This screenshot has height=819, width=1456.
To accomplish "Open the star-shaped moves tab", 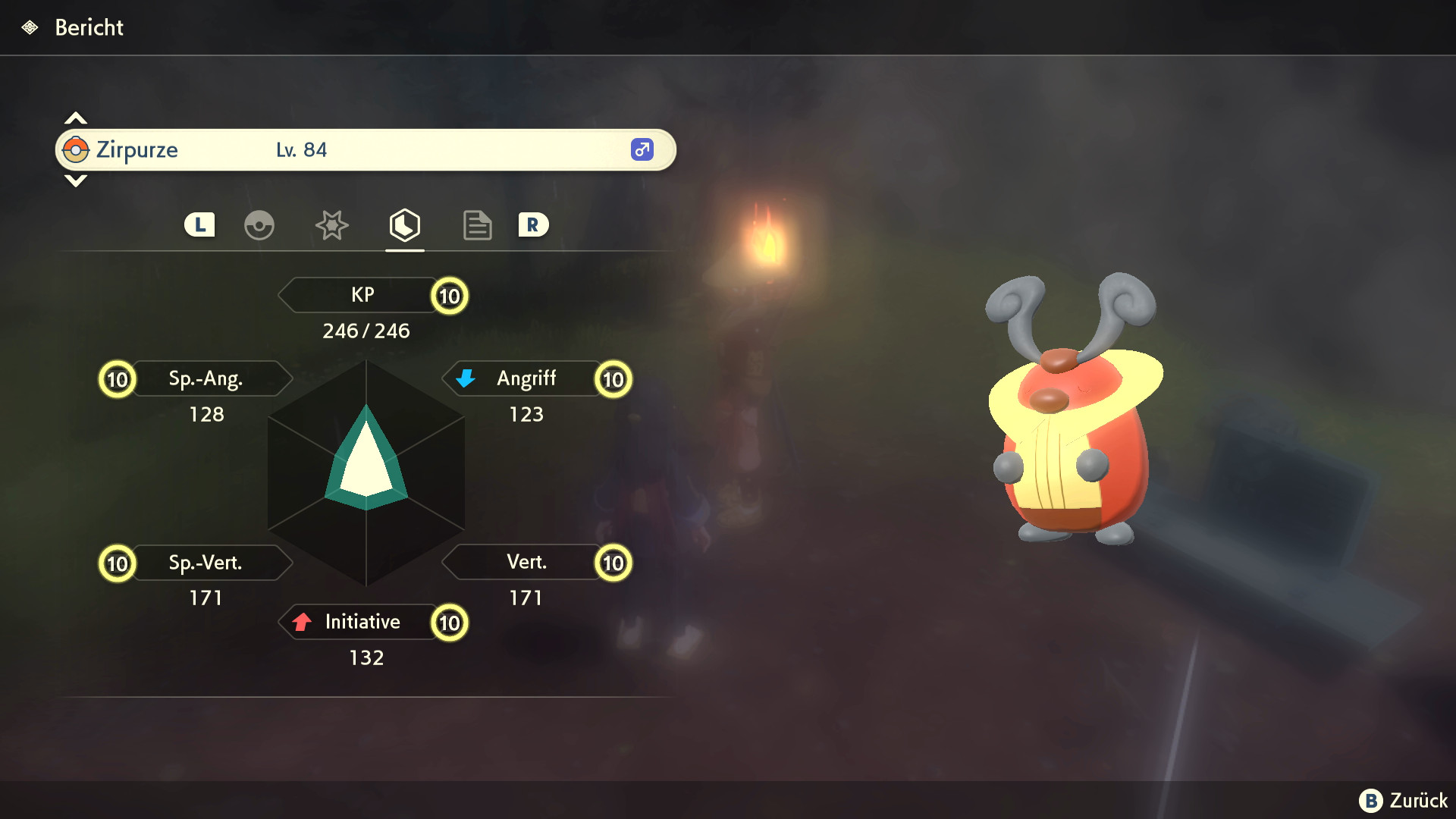I will click(331, 225).
